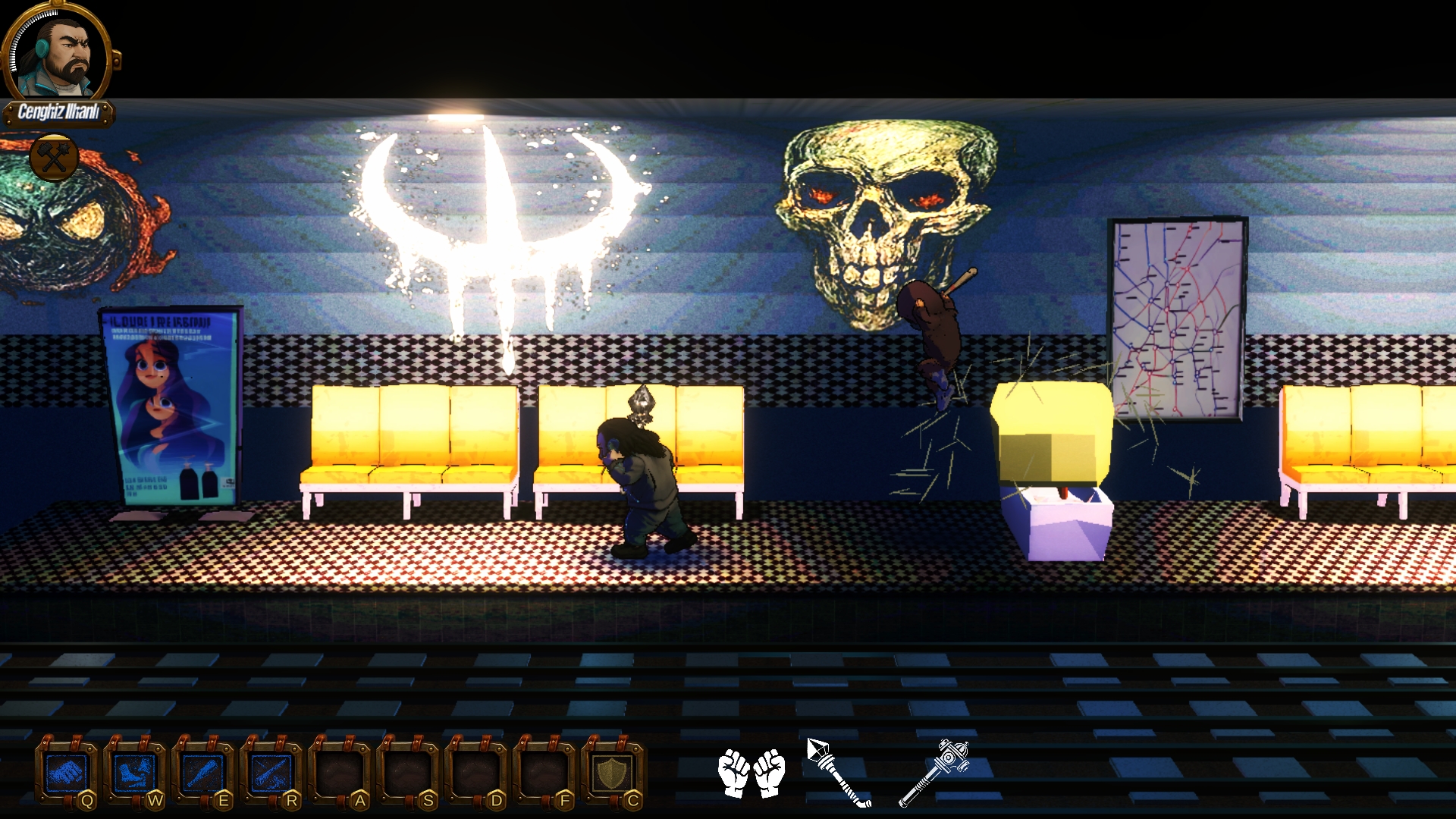Choose the fire hydrant mace weapon
Viewport: 1456px width, 819px height.
pos(934,772)
